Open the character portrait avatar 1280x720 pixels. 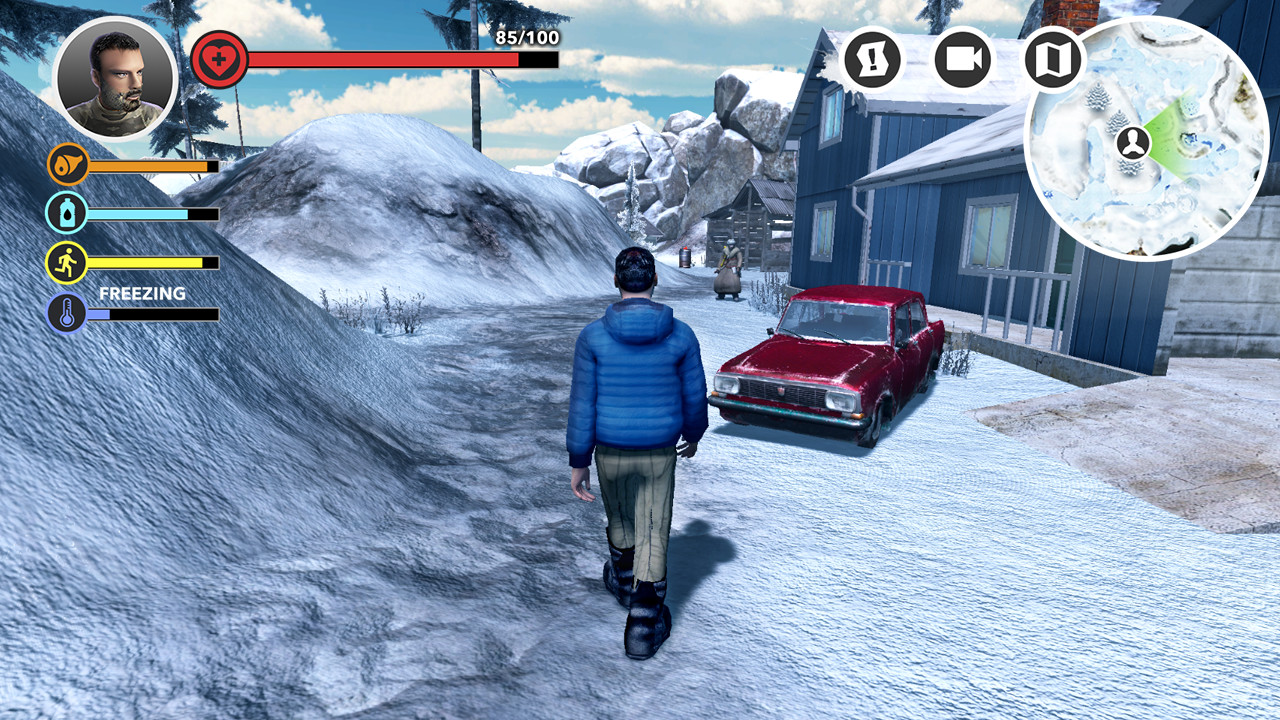coord(117,77)
